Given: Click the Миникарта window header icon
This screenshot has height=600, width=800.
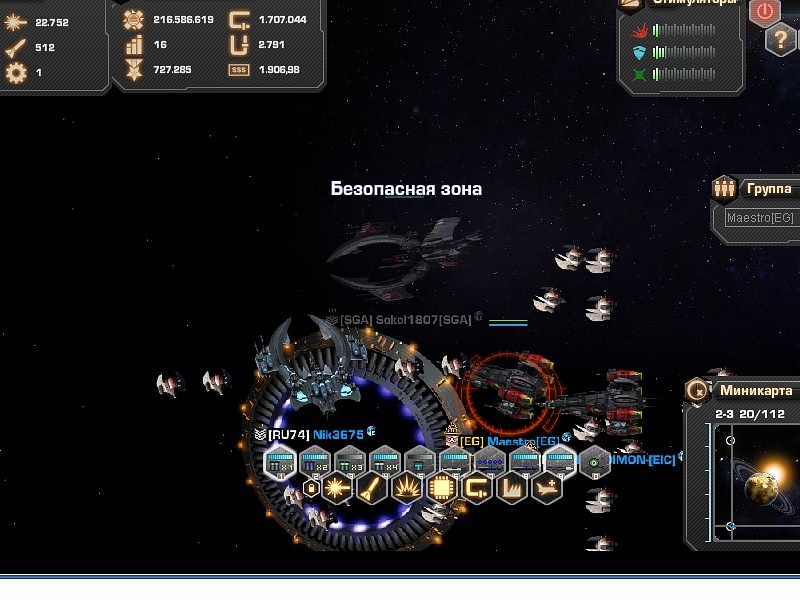Looking at the screenshot, I should 697,391.
